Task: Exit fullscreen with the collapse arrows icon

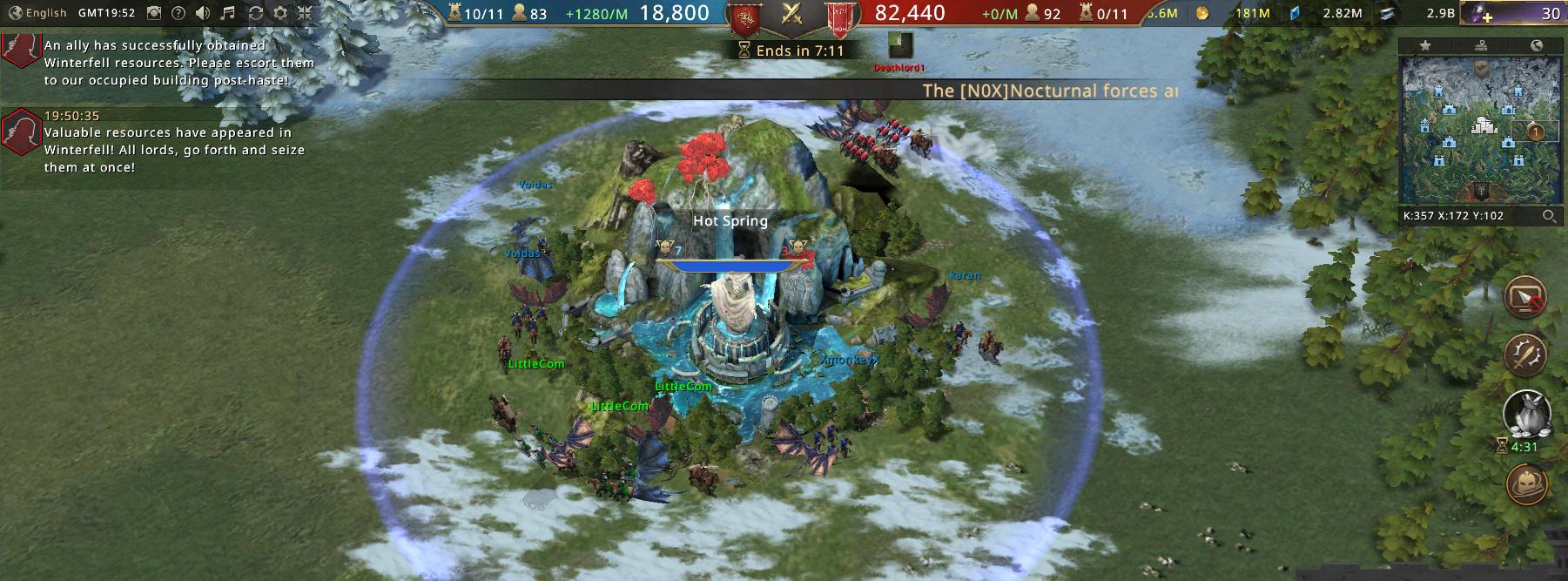Action: pyautogui.click(x=305, y=13)
